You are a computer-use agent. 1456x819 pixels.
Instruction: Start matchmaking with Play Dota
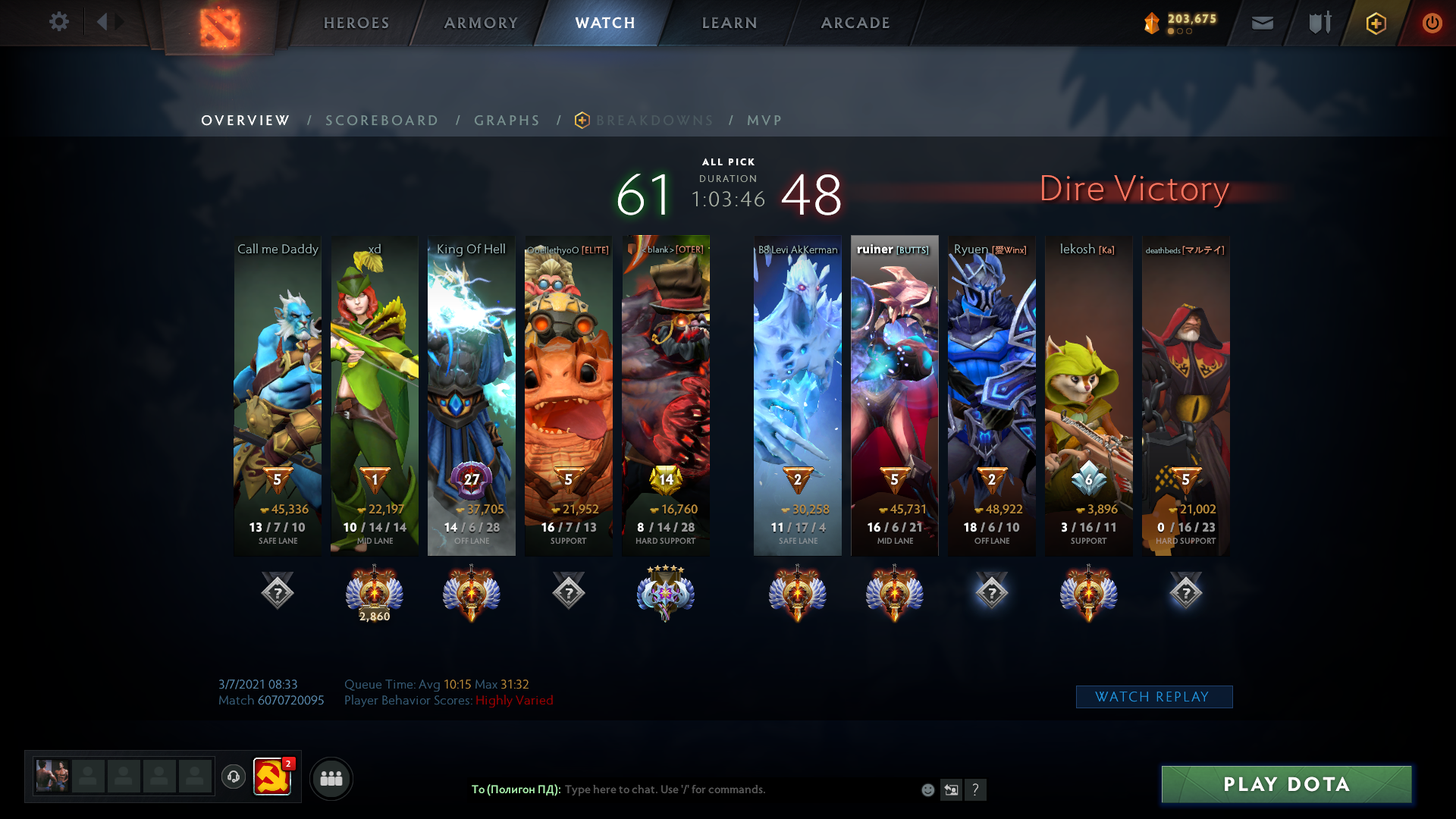[1286, 784]
